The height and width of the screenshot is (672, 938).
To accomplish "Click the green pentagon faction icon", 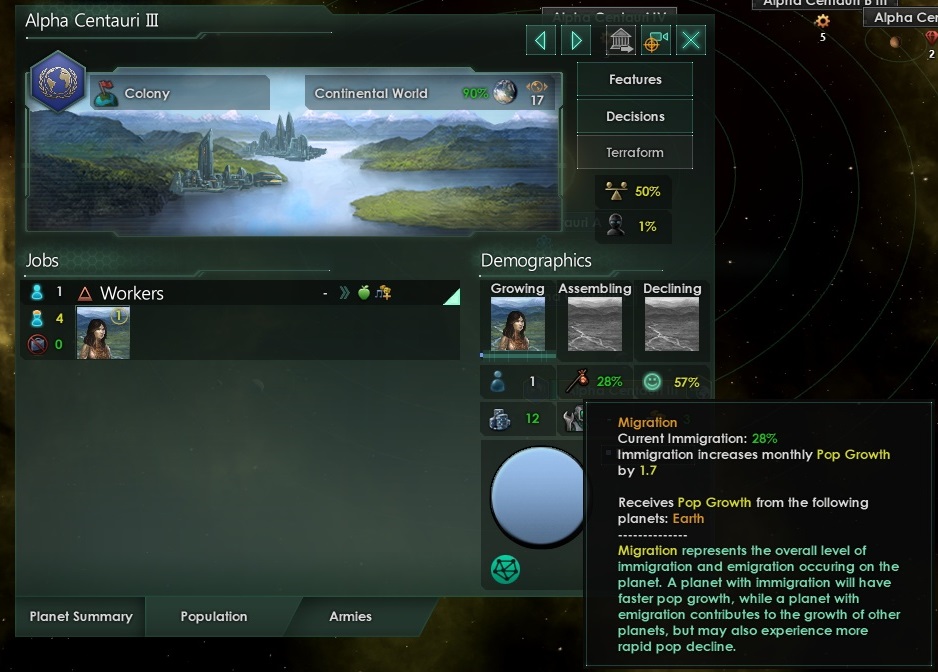I will (505, 569).
